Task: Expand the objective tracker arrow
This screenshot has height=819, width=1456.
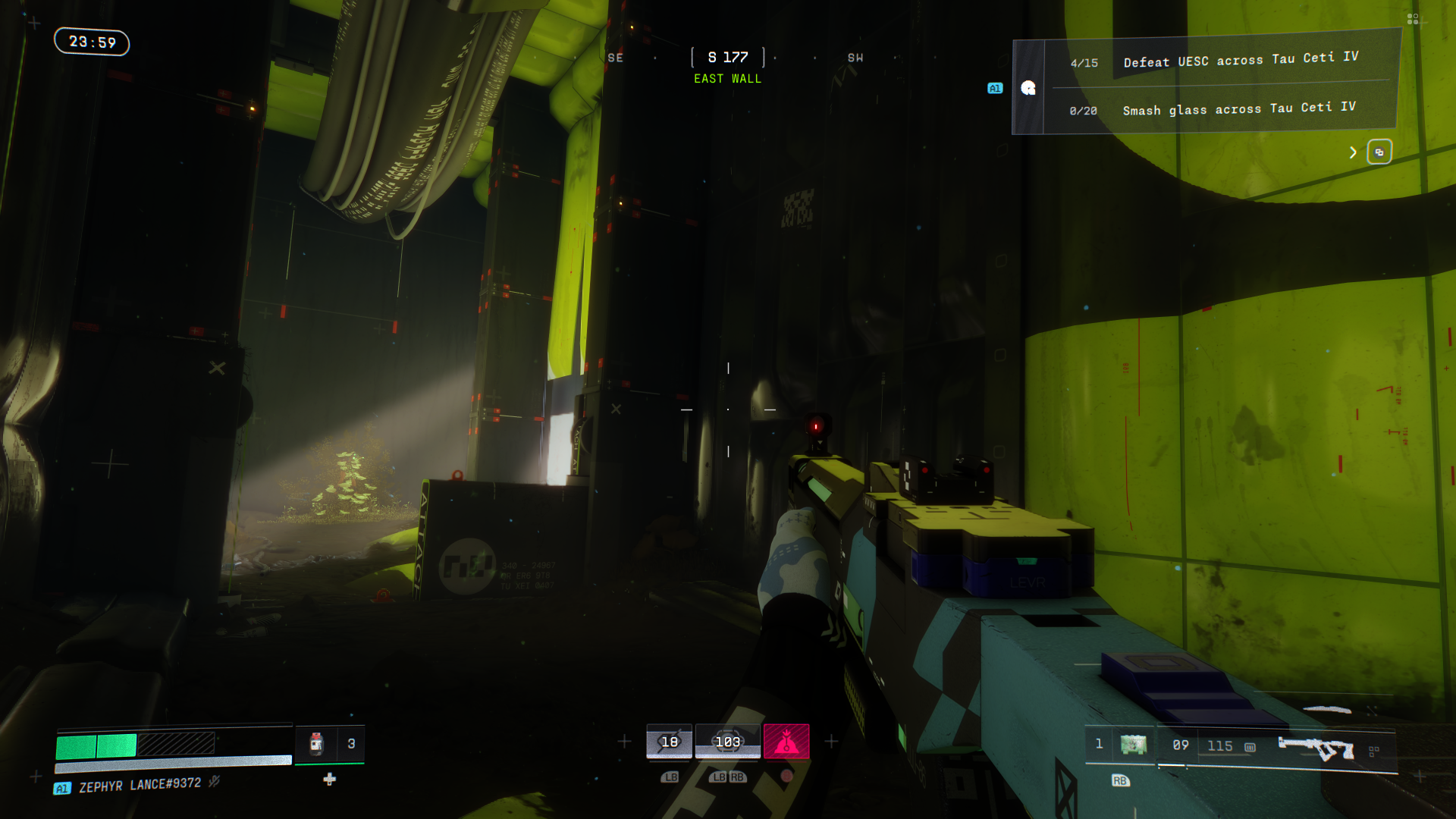Action: [x=1353, y=152]
